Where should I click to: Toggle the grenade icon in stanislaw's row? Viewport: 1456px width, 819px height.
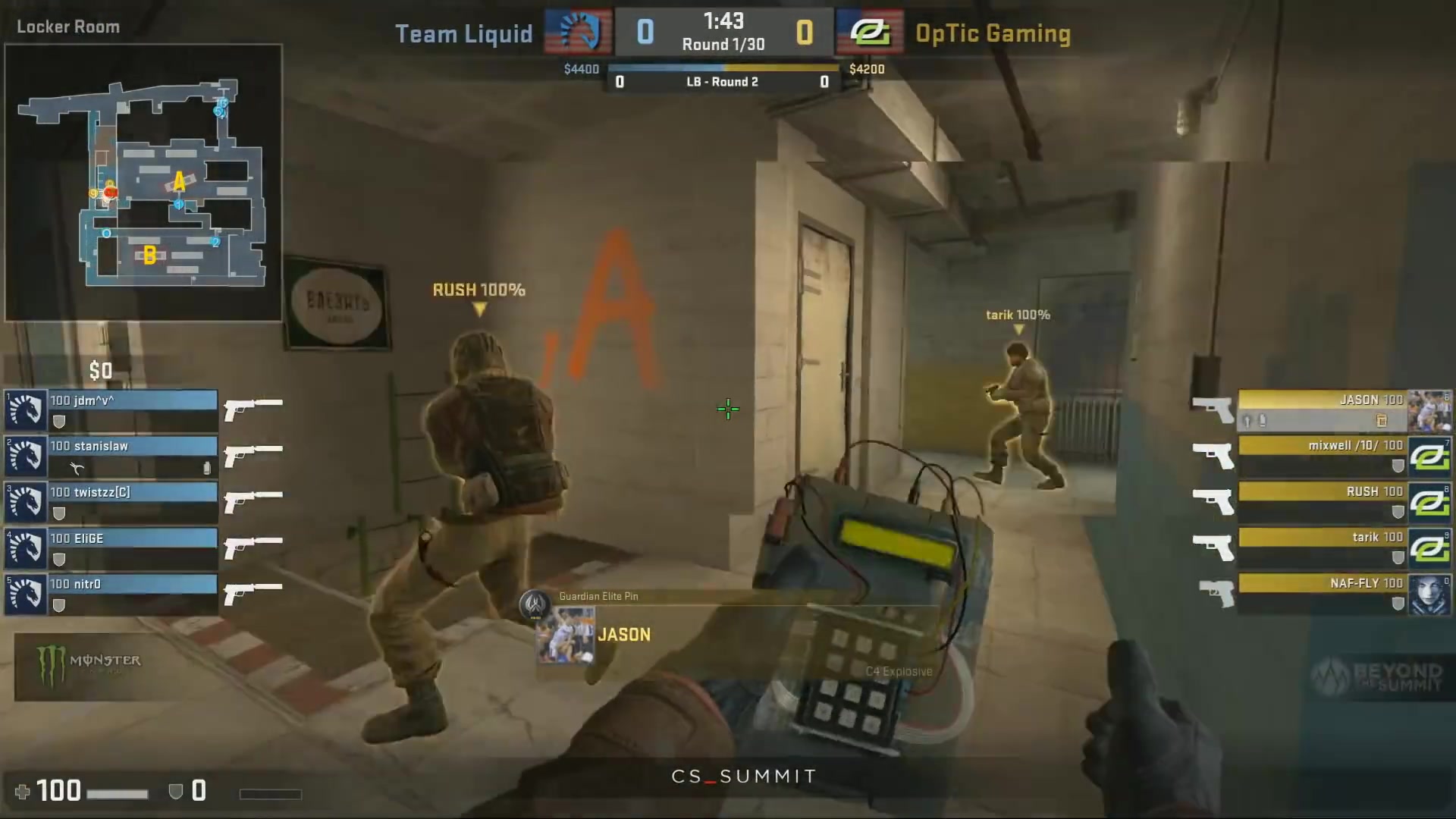coord(207,468)
